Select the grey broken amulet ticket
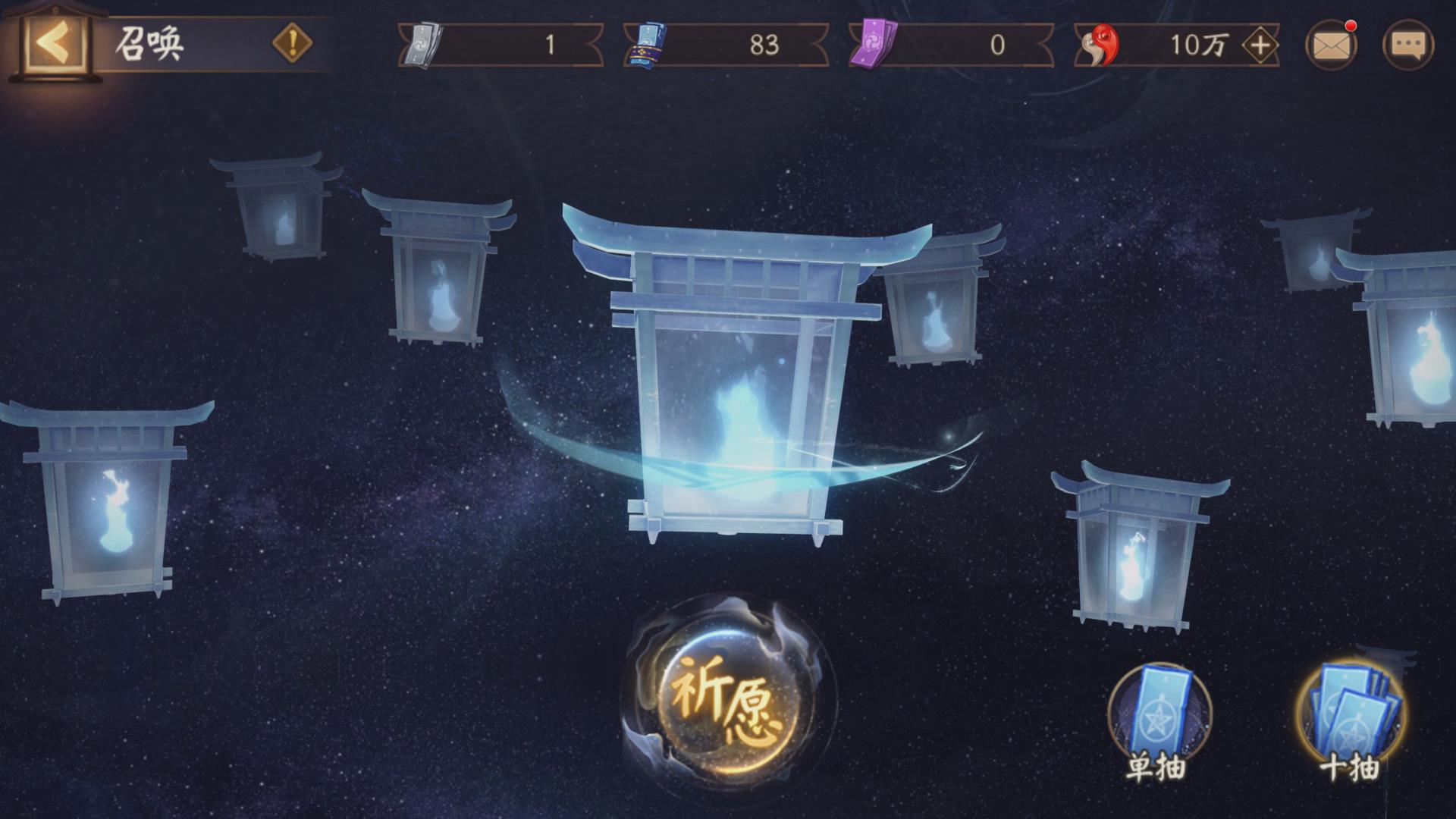 (420, 45)
